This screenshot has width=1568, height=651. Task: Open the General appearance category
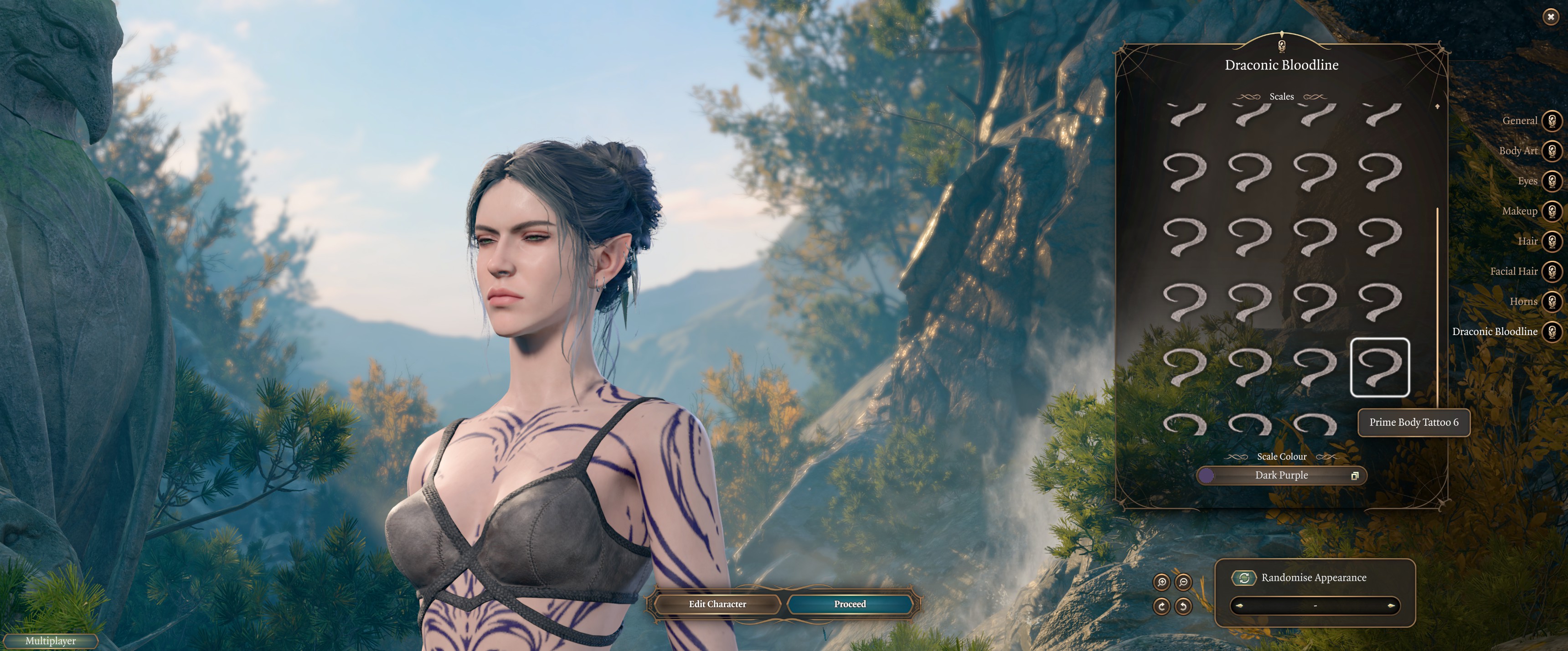click(1552, 120)
